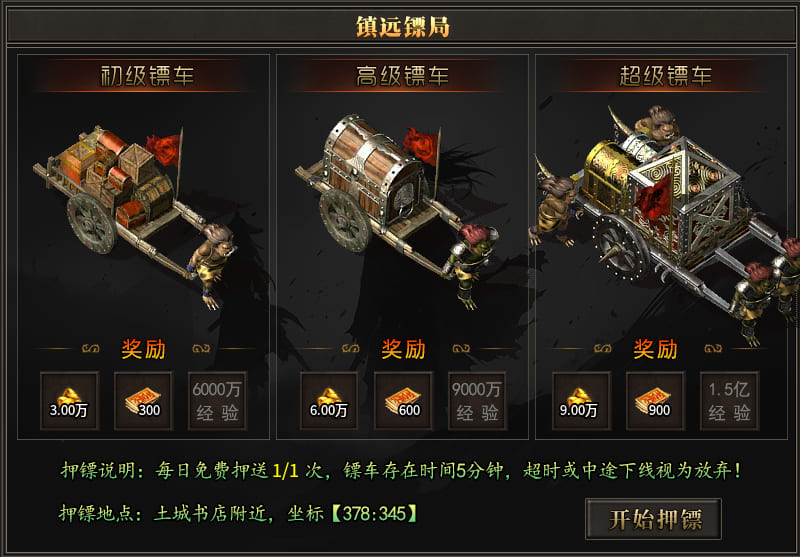This screenshot has width=800, height=557.
Task: Check the 1.5亿 经验 reward slot
Action: (729, 401)
